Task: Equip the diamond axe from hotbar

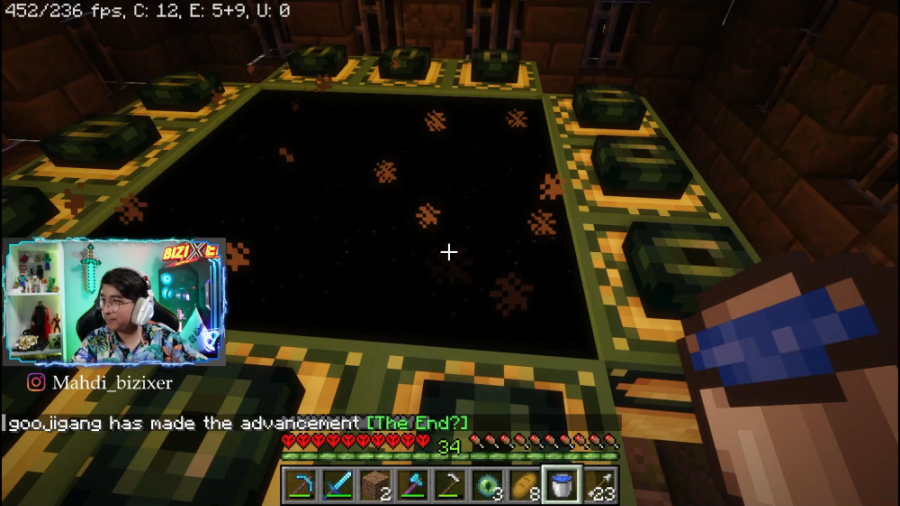Action: [x=412, y=485]
